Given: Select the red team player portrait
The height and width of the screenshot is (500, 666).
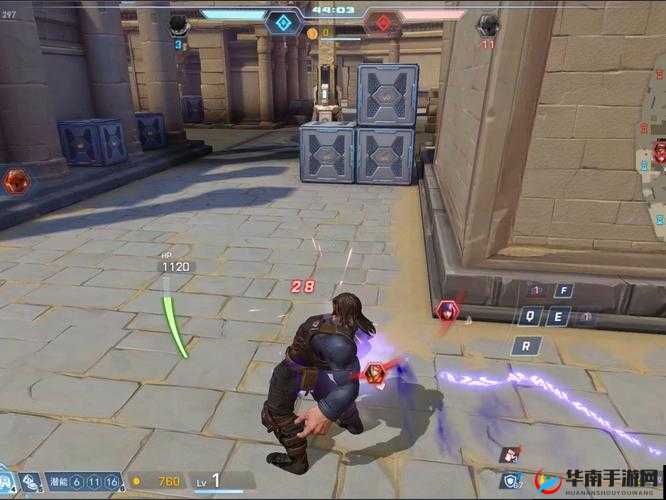Looking at the screenshot, I should pyautogui.click(x=487, y=23).
